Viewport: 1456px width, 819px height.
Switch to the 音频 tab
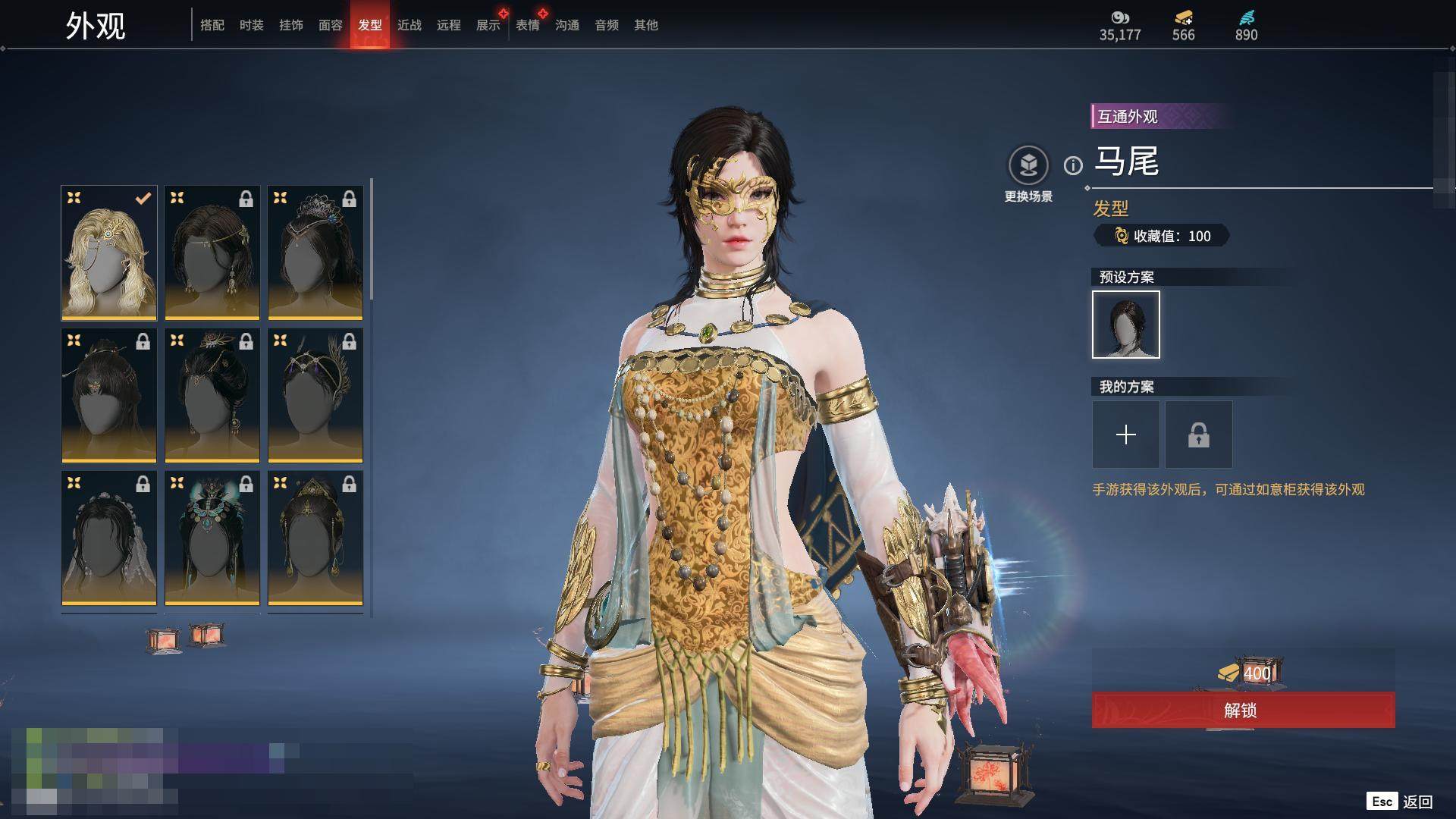click(x=606, y=25)
